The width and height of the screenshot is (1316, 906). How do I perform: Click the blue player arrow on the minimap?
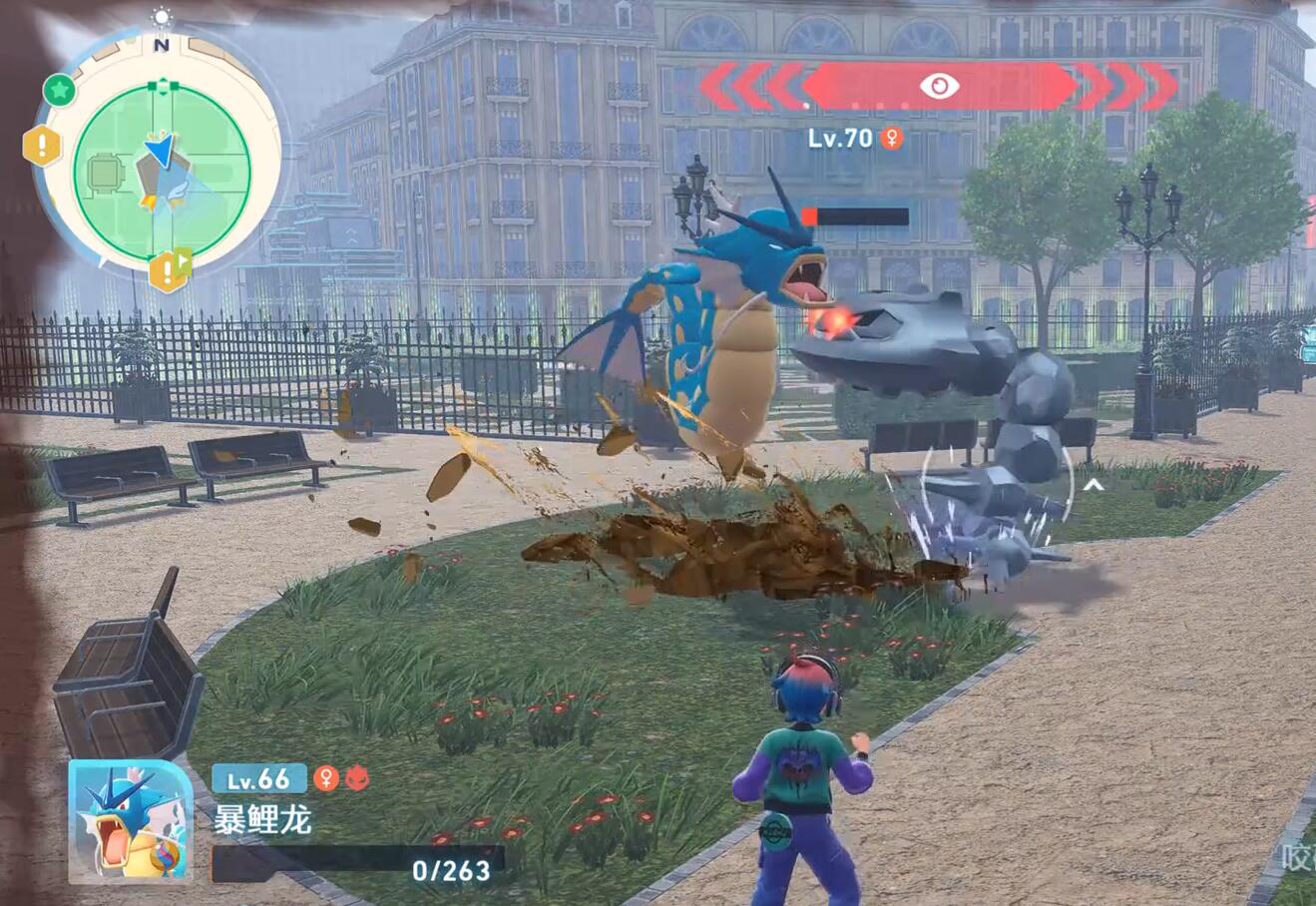160,150
